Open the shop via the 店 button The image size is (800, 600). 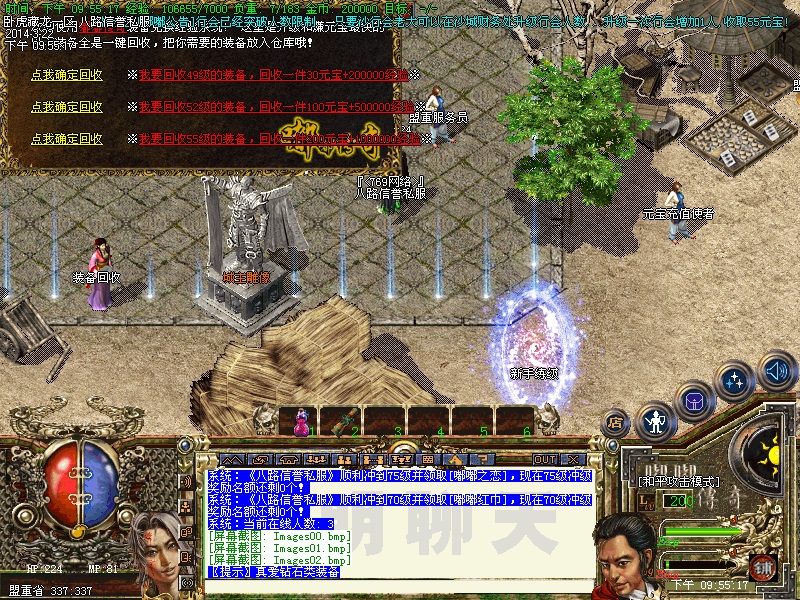coord(616,423)
